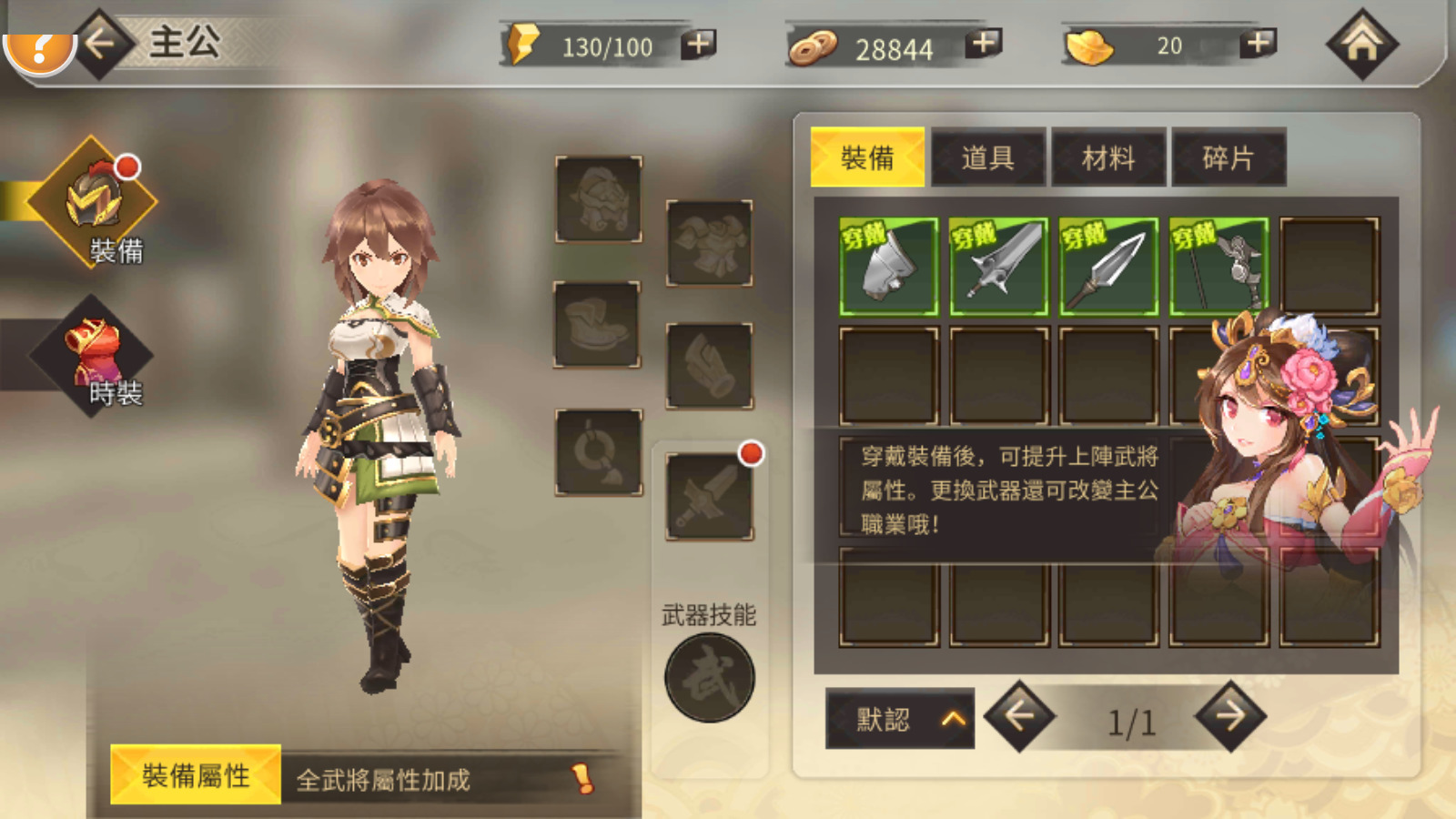Go back using the arrow next to 主公

tap(100, 43)
